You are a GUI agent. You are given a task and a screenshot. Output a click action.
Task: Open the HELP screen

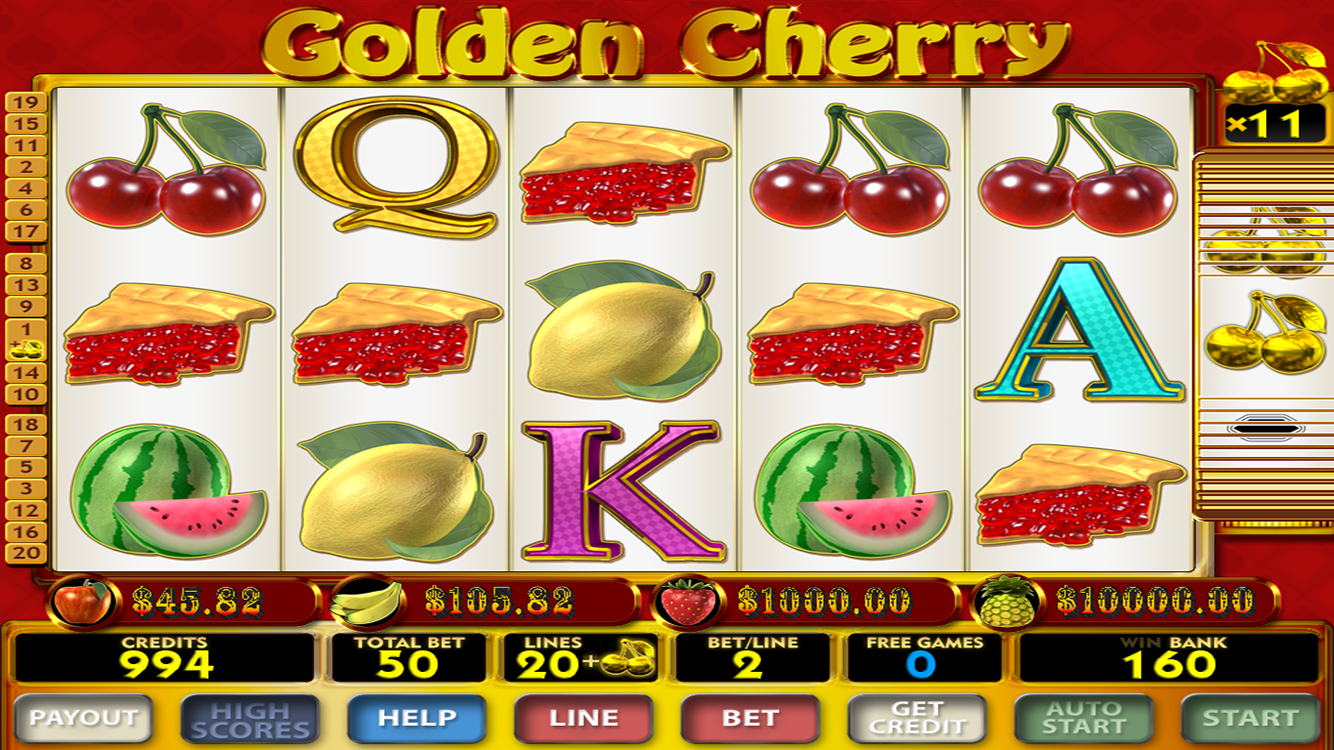tap(416, 717)
